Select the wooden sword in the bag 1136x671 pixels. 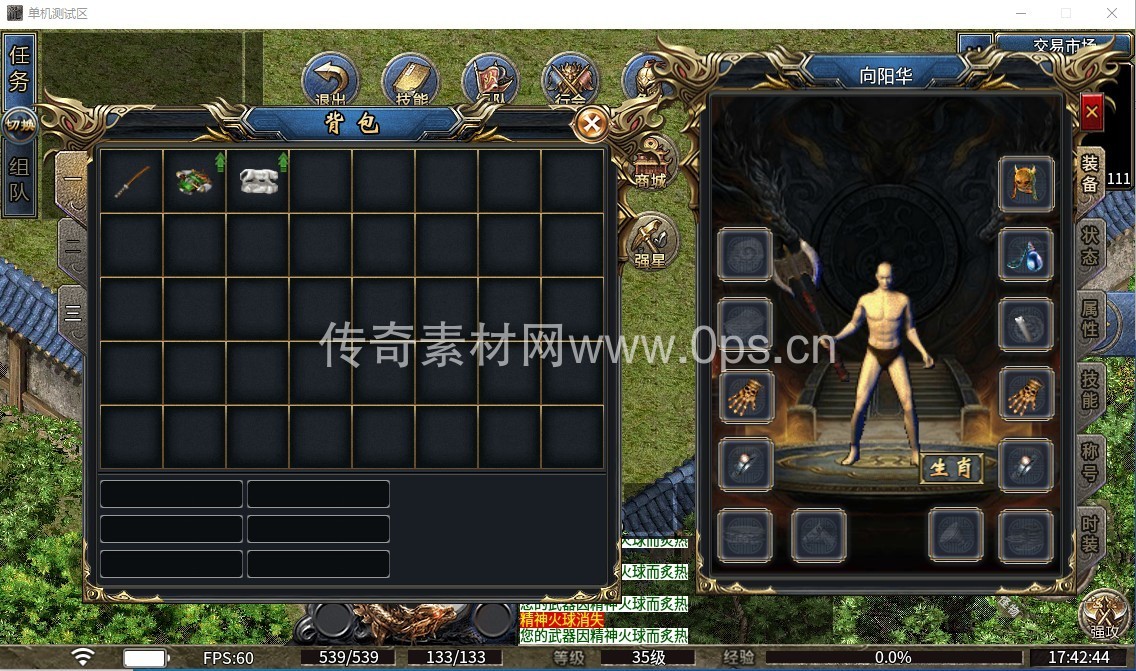point(132,181)
